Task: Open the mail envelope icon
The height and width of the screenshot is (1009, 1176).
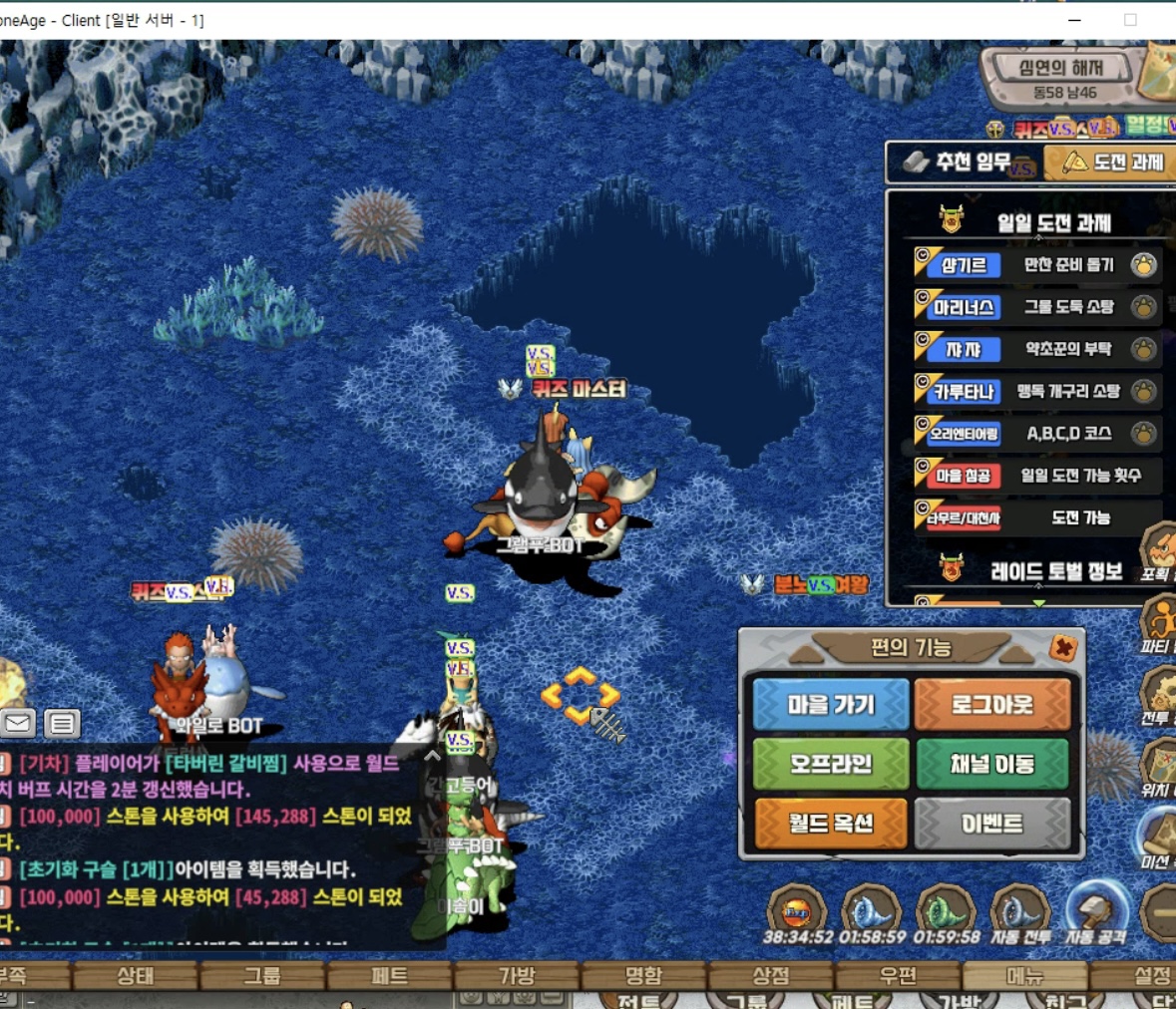Action: coord(18,723)
